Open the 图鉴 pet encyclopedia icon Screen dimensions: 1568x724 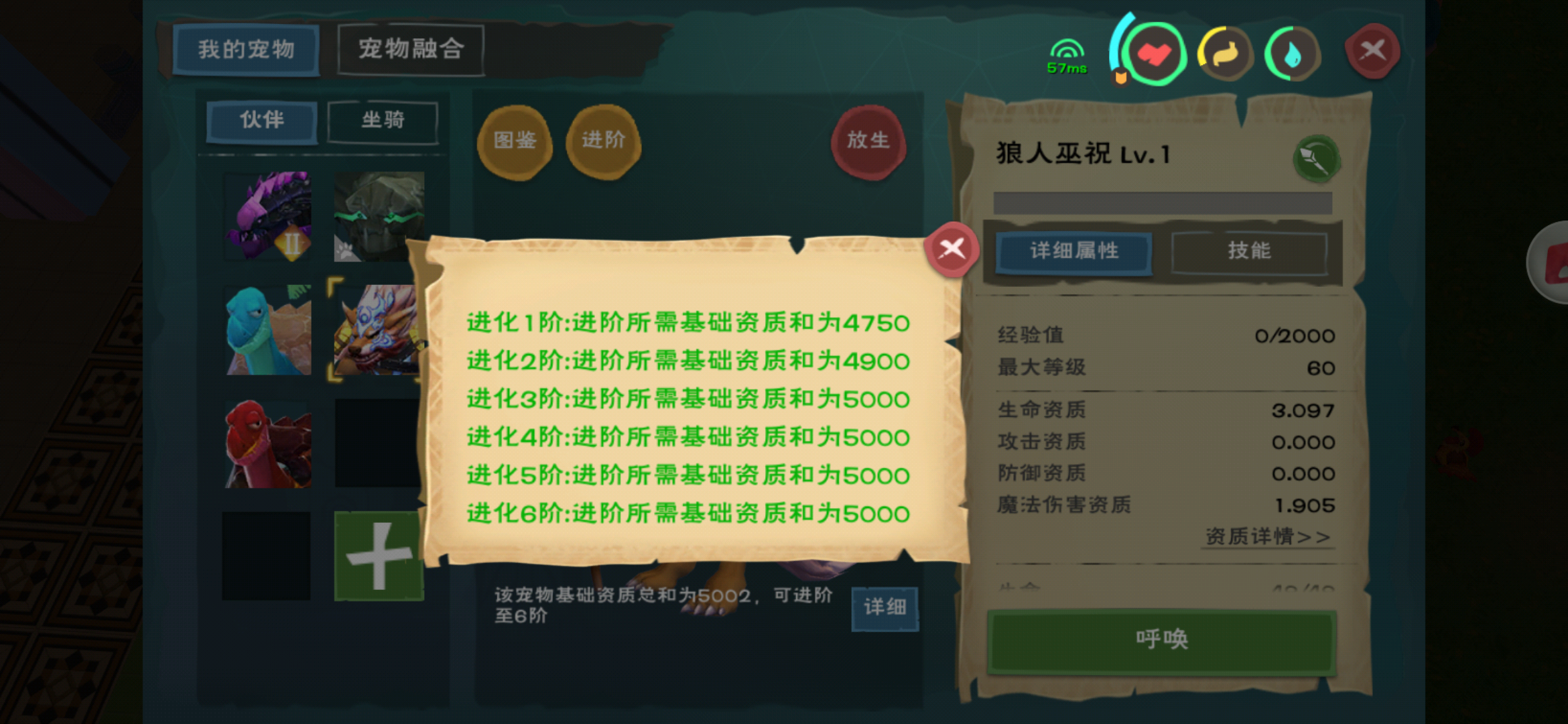pyautogui.click(x=515, y=141)
